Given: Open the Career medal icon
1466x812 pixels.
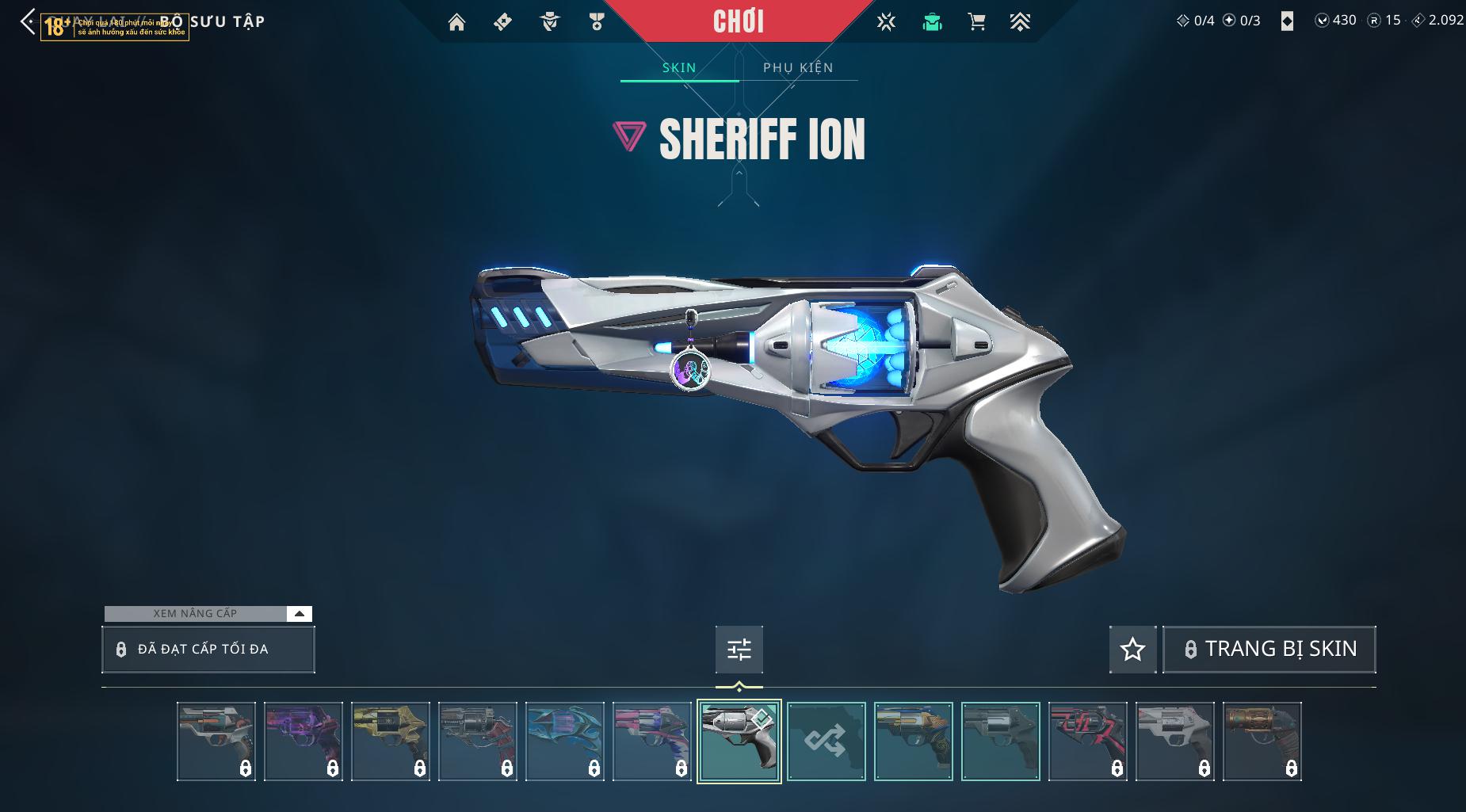Looking at the screenshot, I should (x=597, y=22).
